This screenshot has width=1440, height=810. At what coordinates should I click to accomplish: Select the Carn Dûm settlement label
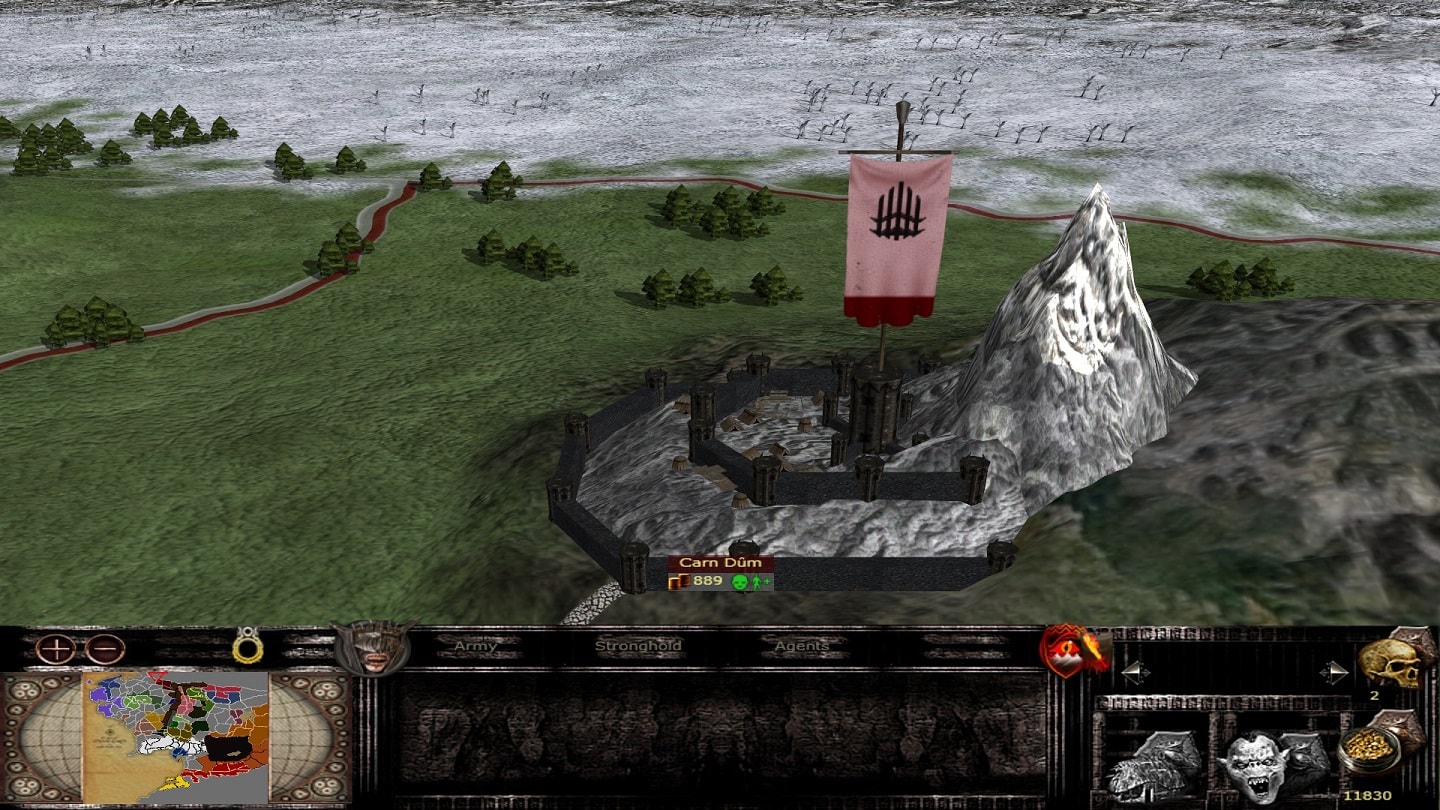point(720,563)
